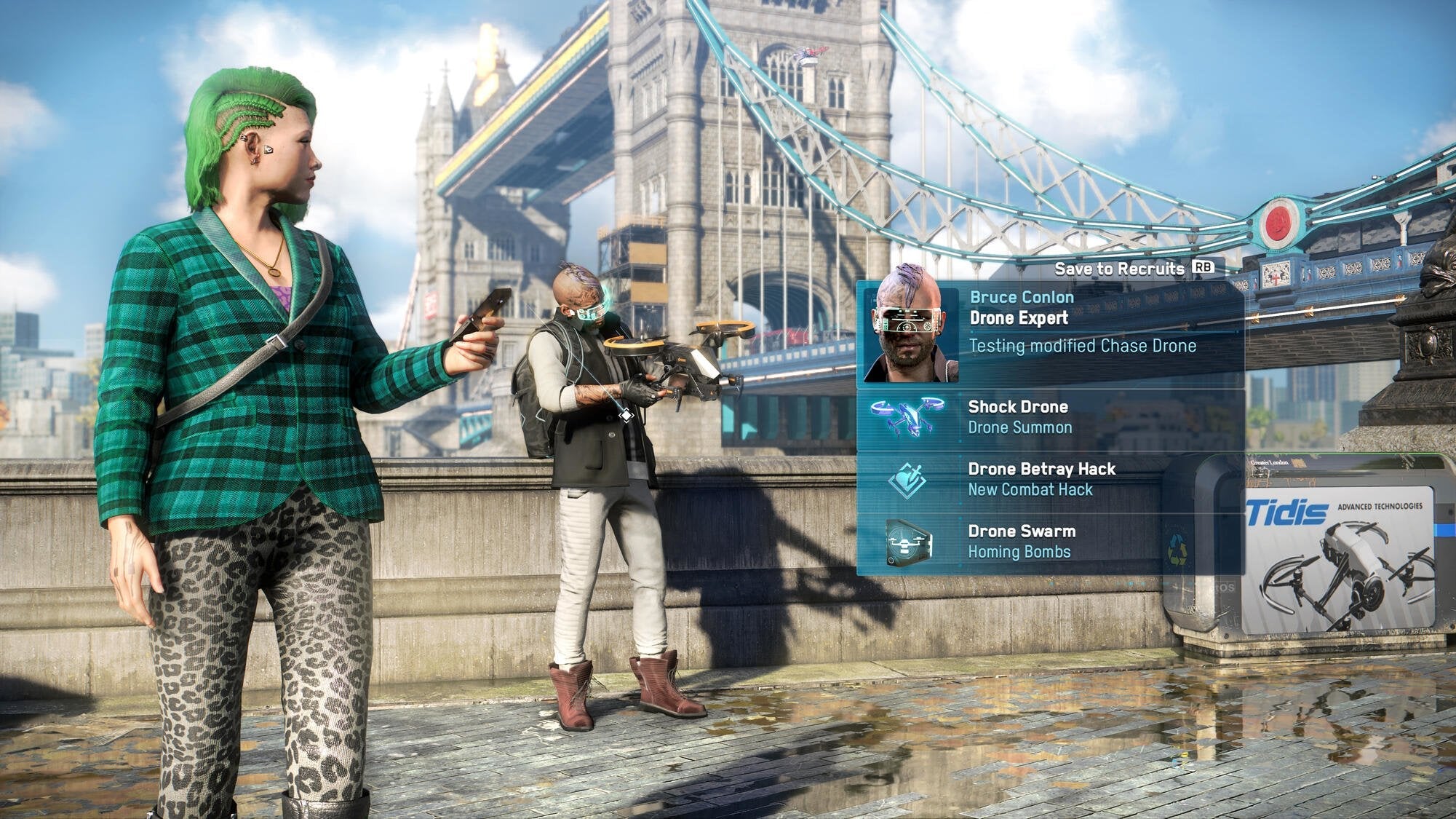Click the Bruce Conlon name link
The width and height of the screenshot is (1456, 819).
(1022, 297)
